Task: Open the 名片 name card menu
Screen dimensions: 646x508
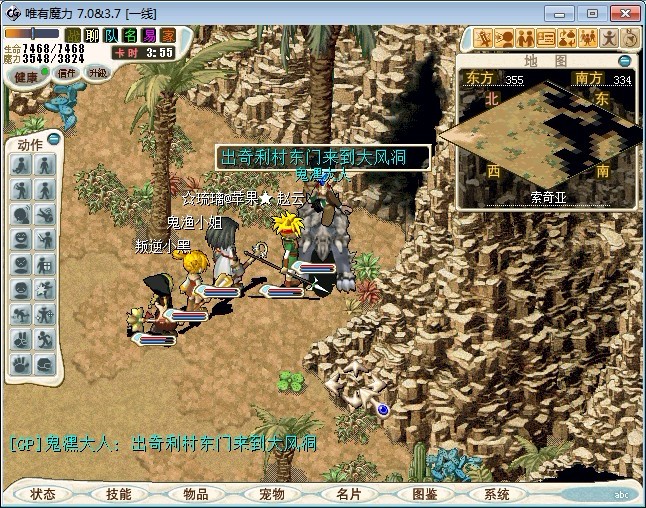Action: click(x=348, y=494)
